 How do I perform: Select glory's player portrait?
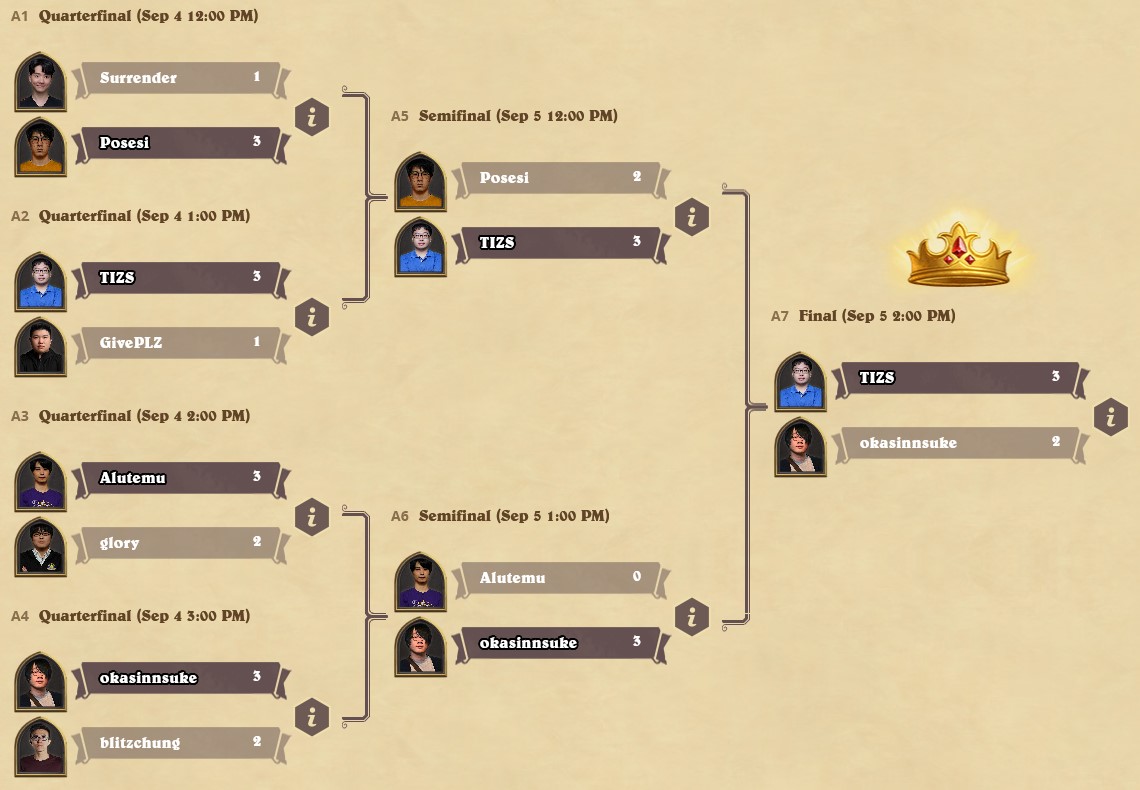tap(41, 546)
